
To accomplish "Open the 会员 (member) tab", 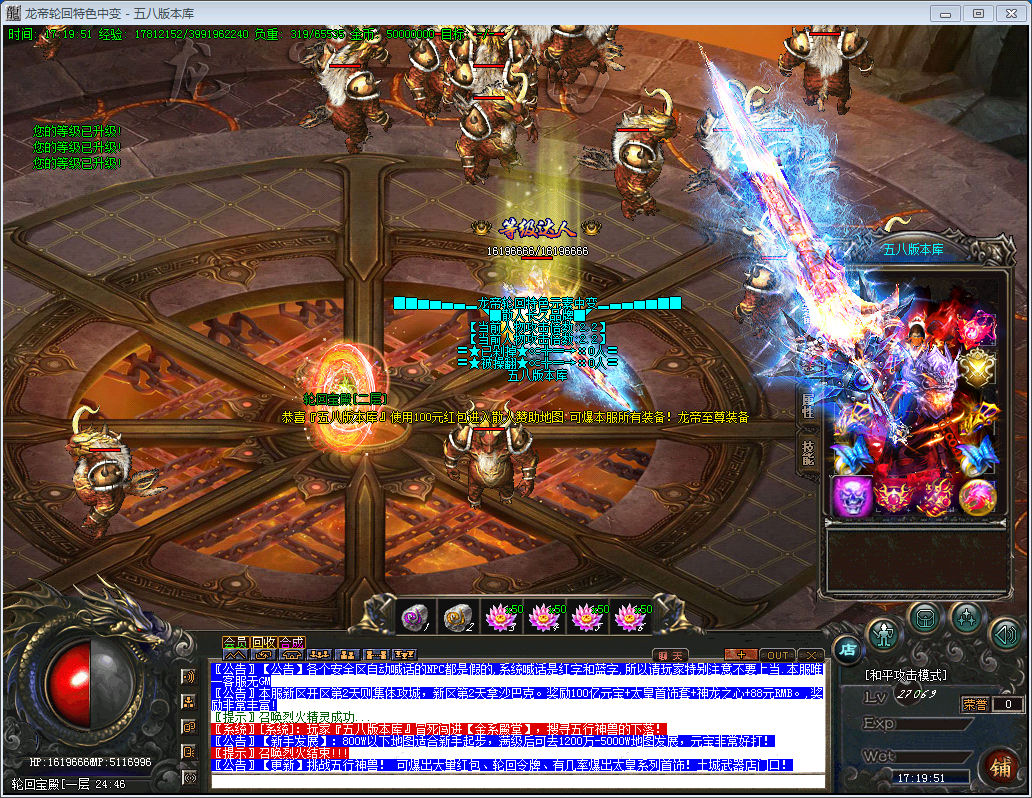I will tap(234, 642).
